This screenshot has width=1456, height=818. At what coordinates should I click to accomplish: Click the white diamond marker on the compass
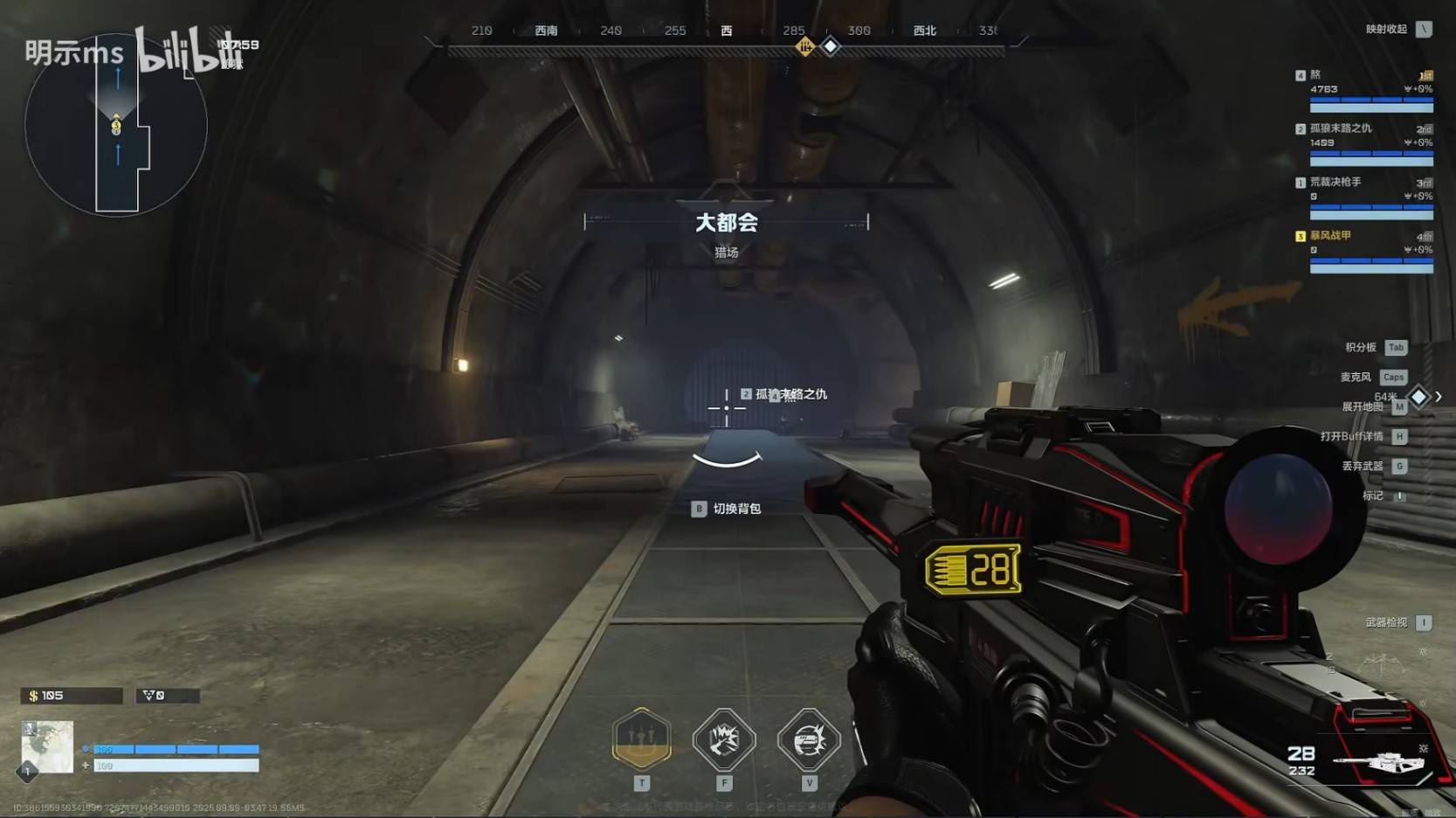(x=831, y=46)
